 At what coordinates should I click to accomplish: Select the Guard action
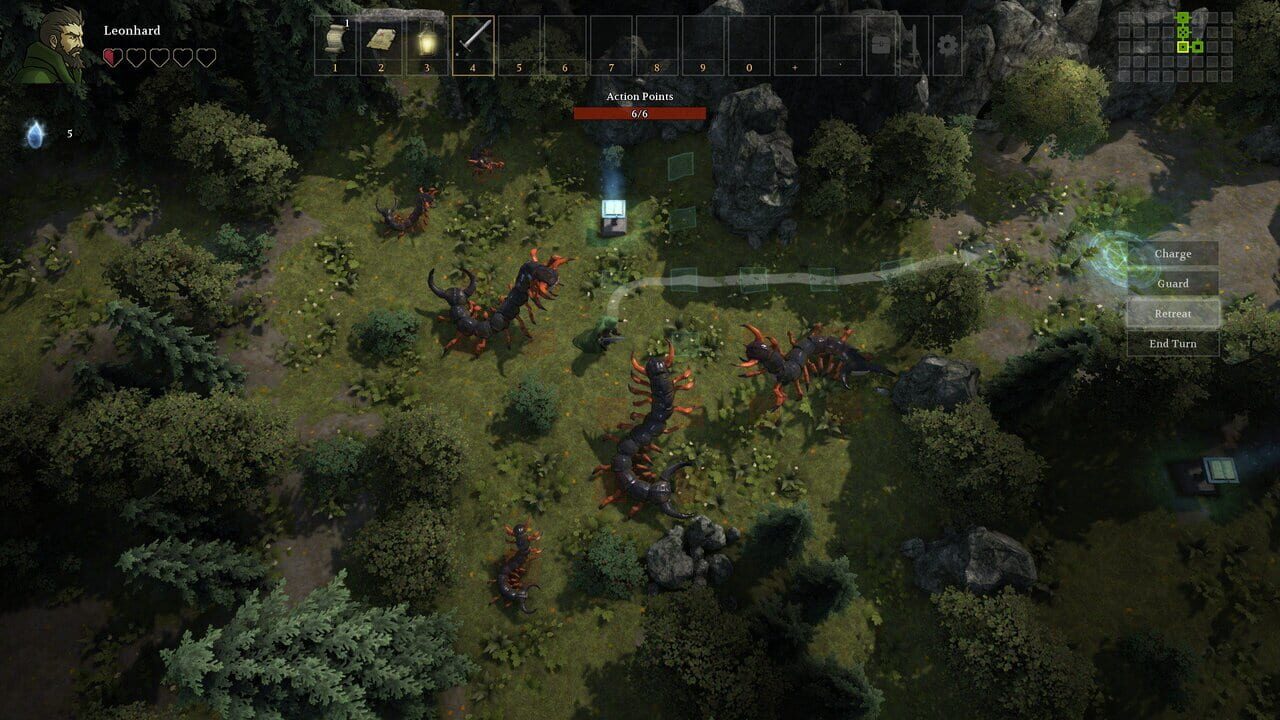pos(1171,283)
